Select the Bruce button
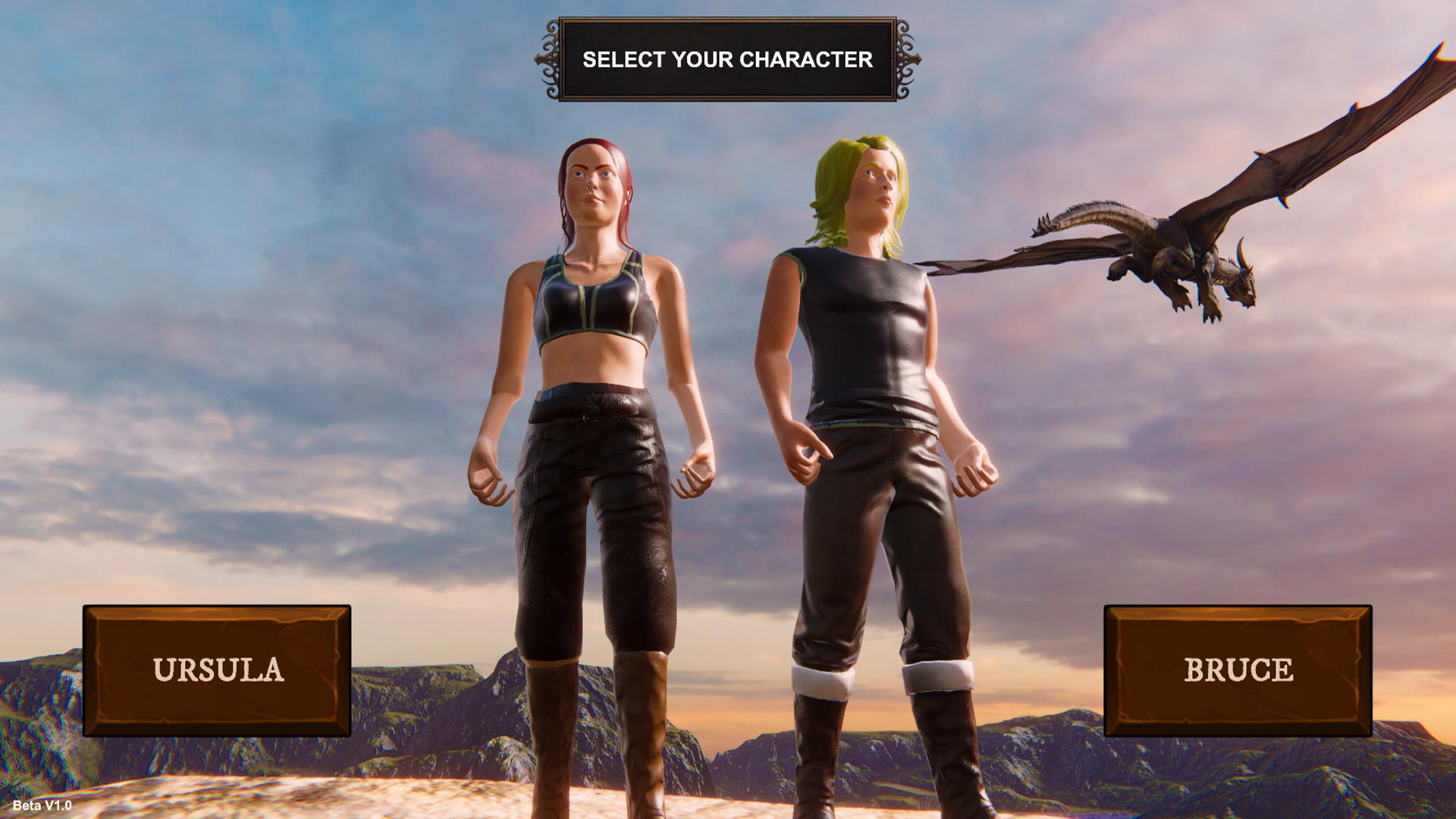 pyautogui.click(x=1236, y=670)
